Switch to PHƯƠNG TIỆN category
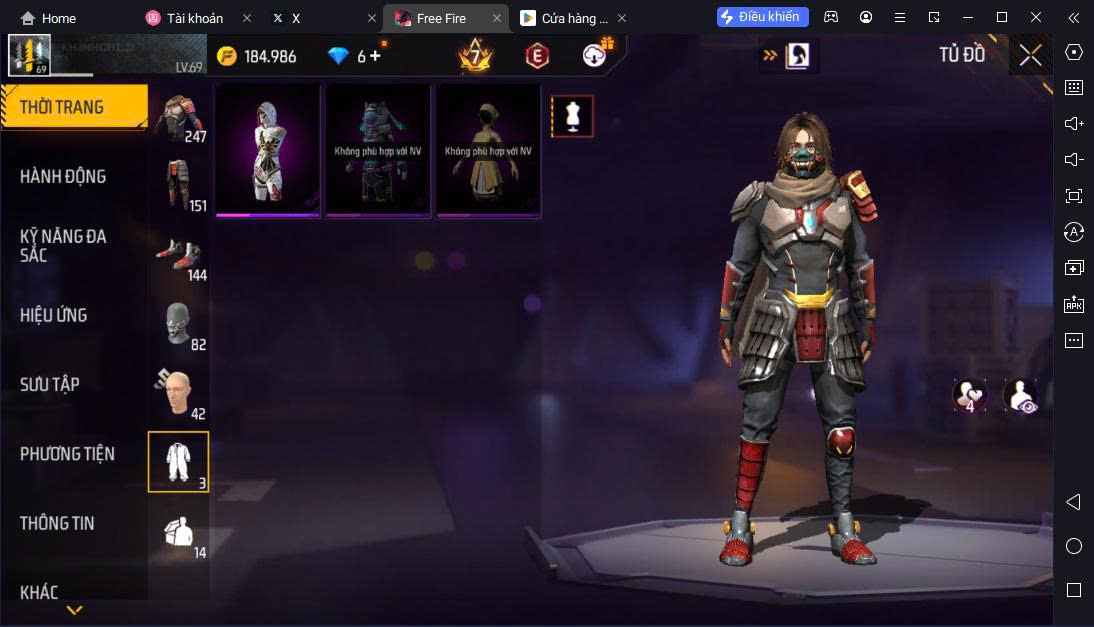 click(67, 454)
